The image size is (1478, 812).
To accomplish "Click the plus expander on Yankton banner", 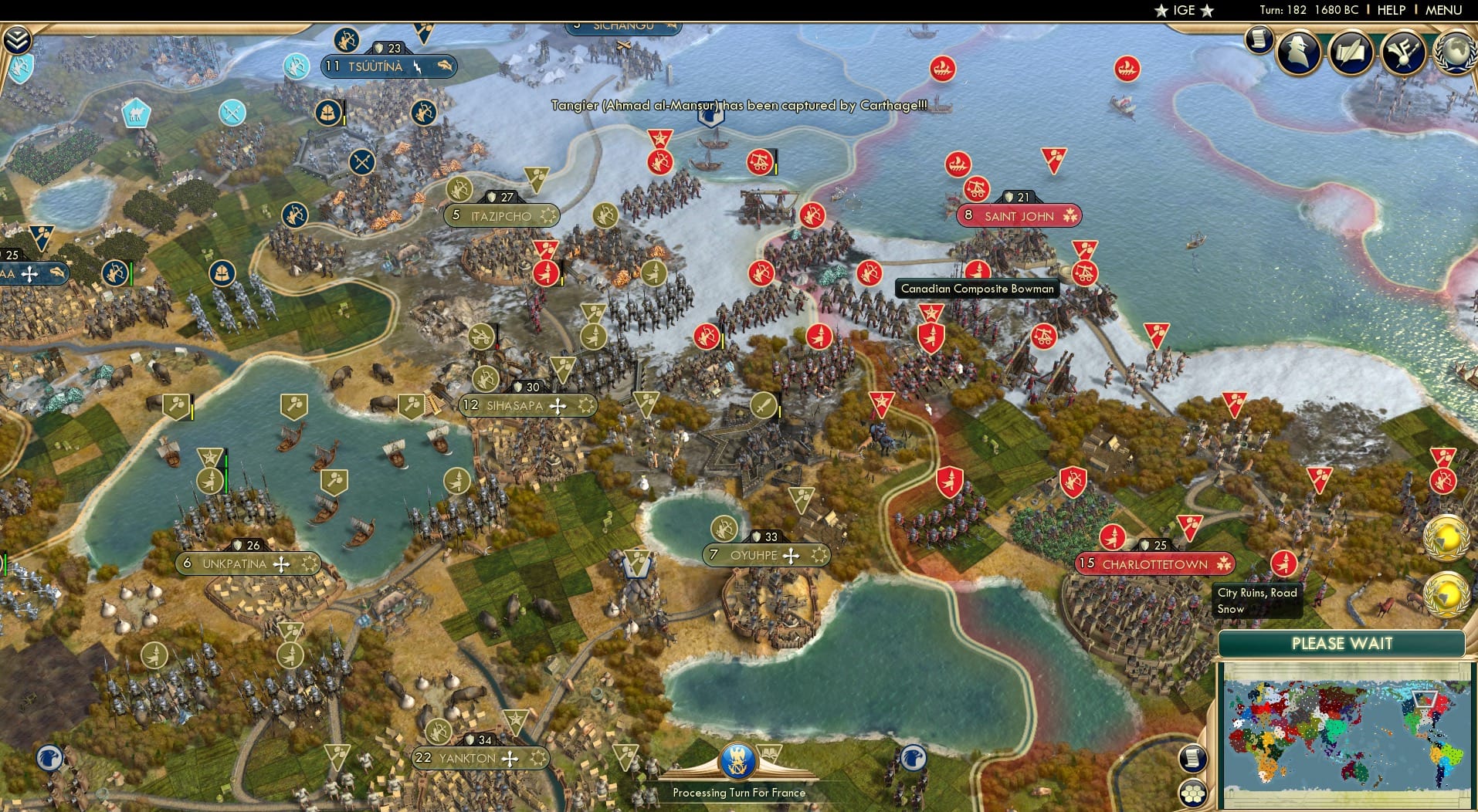I will point(510,759).
